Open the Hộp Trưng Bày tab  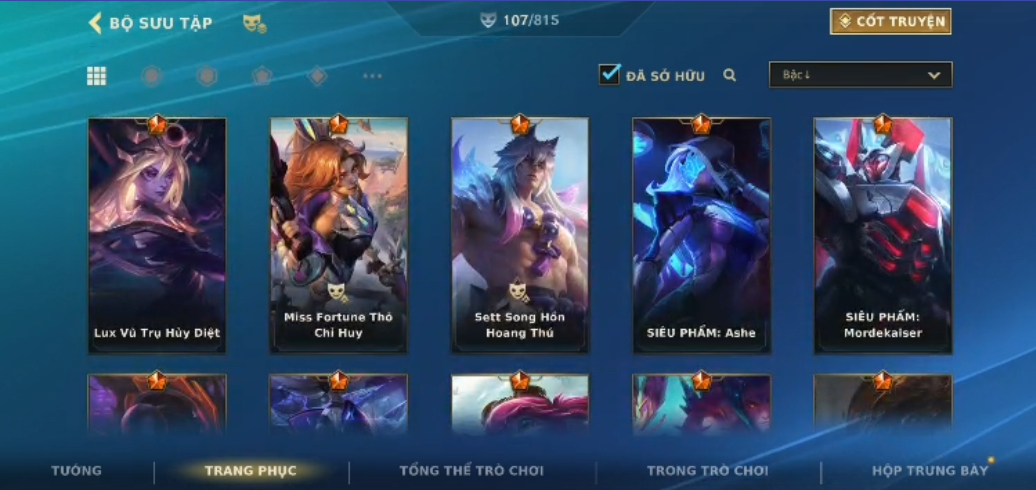[929, 470]
